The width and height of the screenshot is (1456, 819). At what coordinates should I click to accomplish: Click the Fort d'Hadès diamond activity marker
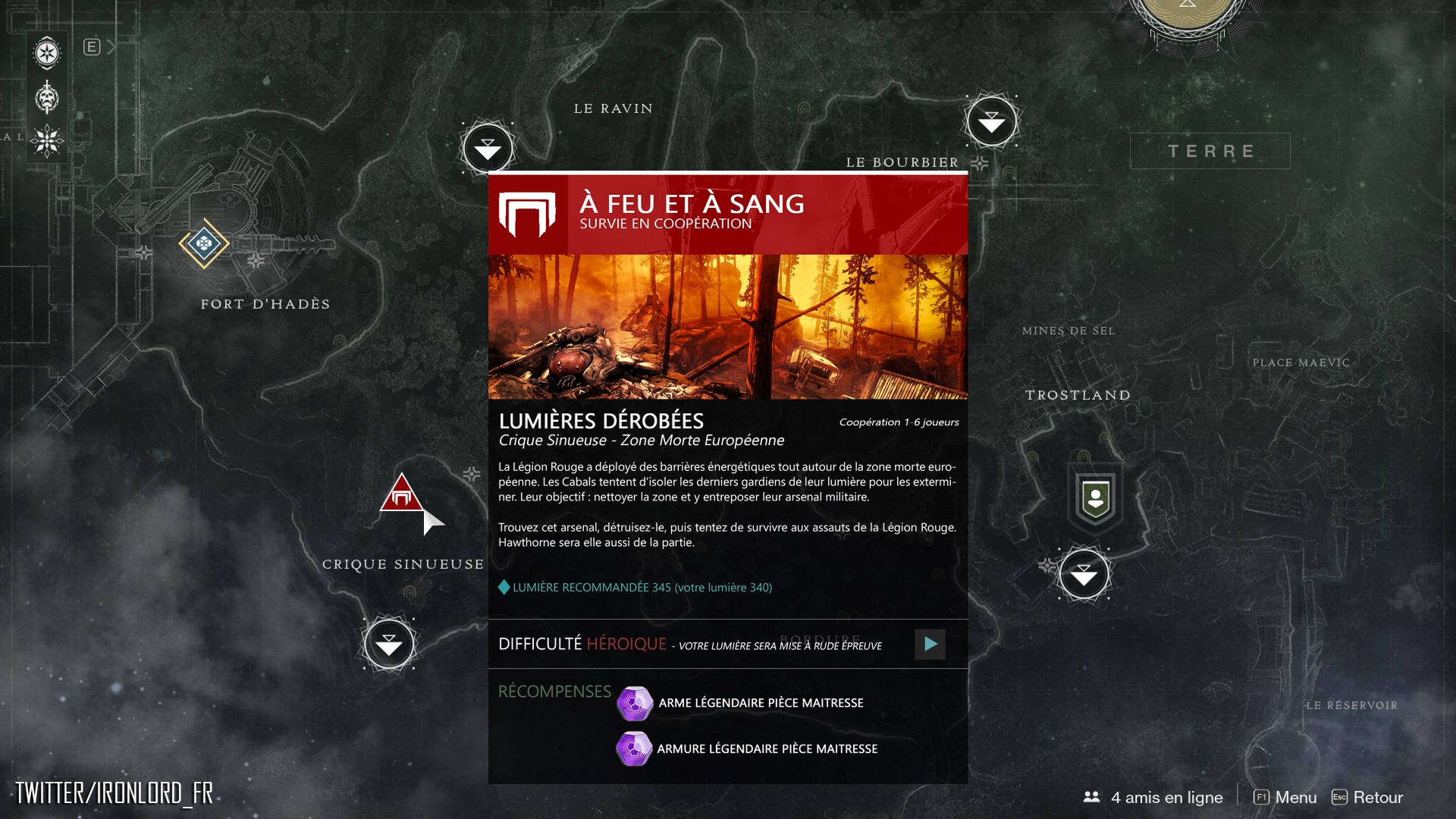204,243
